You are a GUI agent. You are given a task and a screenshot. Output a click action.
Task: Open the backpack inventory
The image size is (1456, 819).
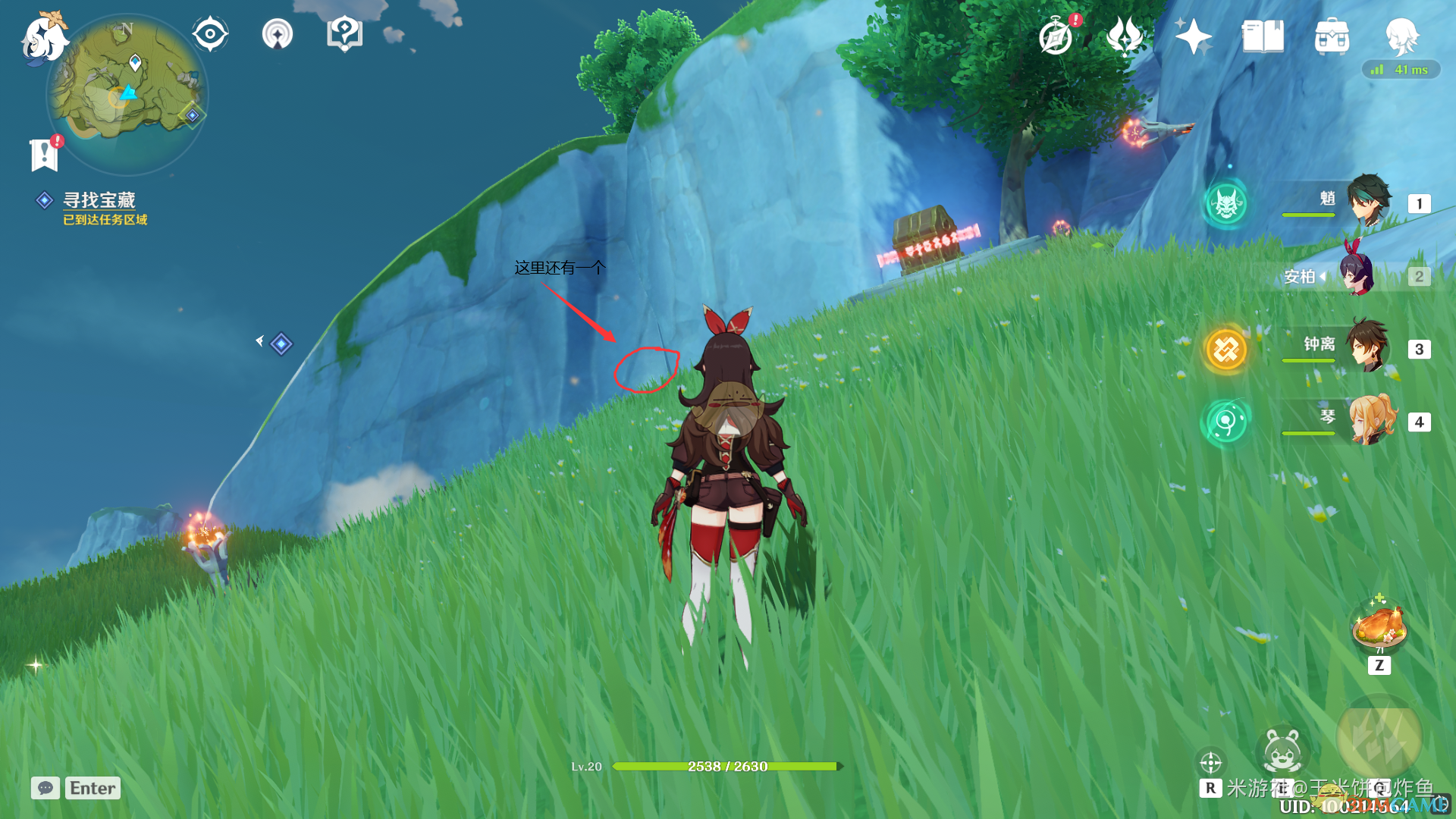[1332, 36]
